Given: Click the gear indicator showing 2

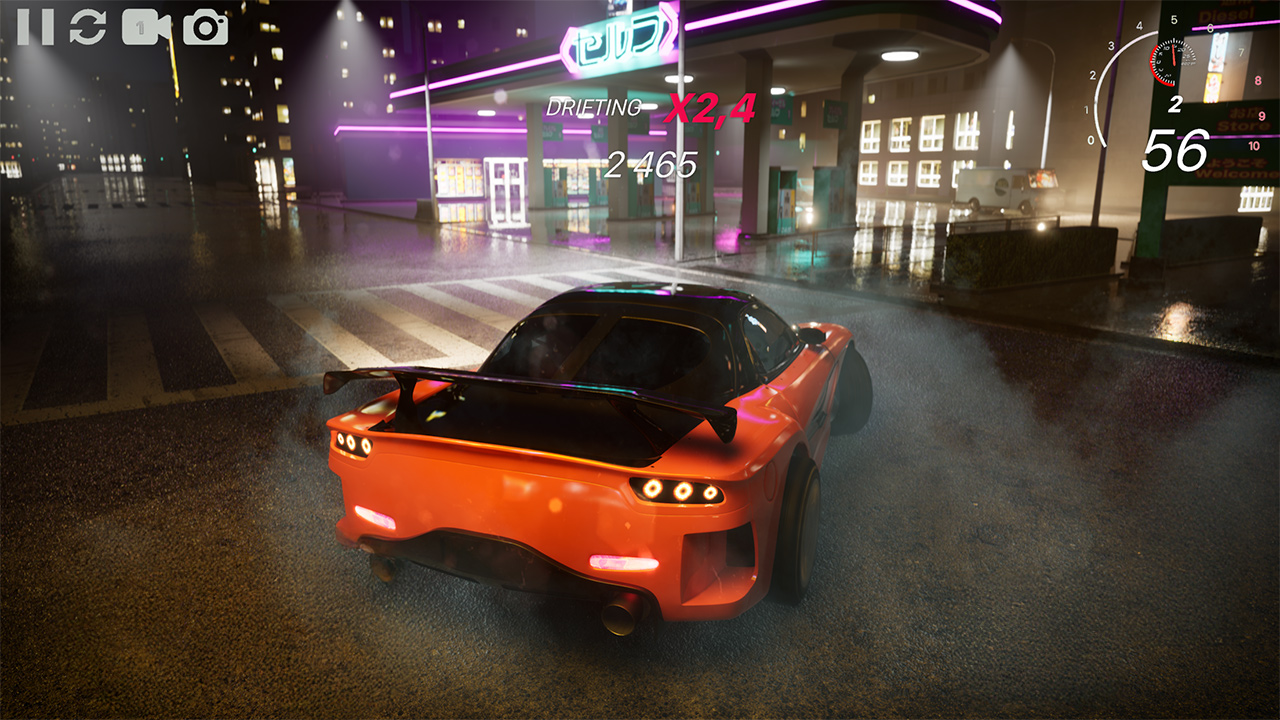Looking at the screenshot, I should point(1176,103).
